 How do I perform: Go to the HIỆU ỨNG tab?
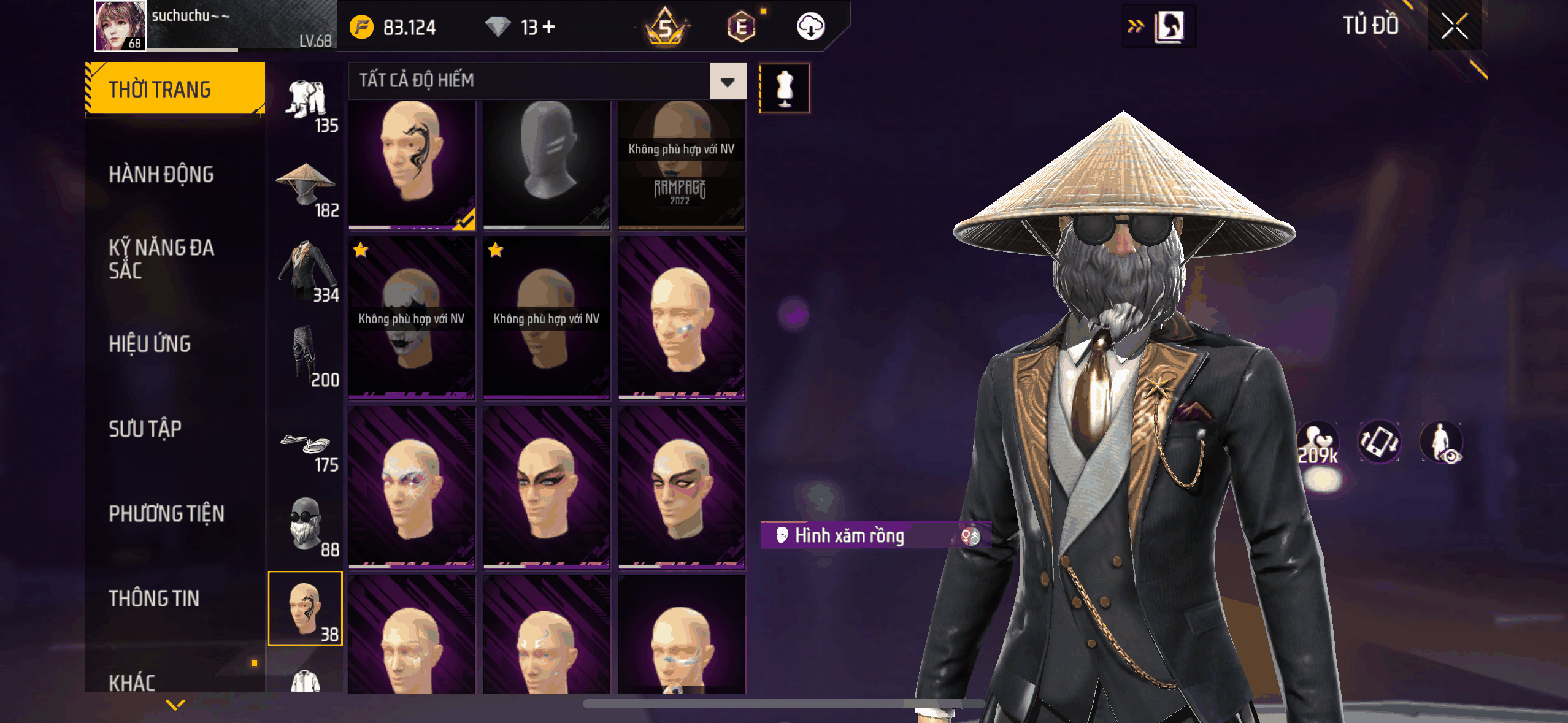[150, 344]
